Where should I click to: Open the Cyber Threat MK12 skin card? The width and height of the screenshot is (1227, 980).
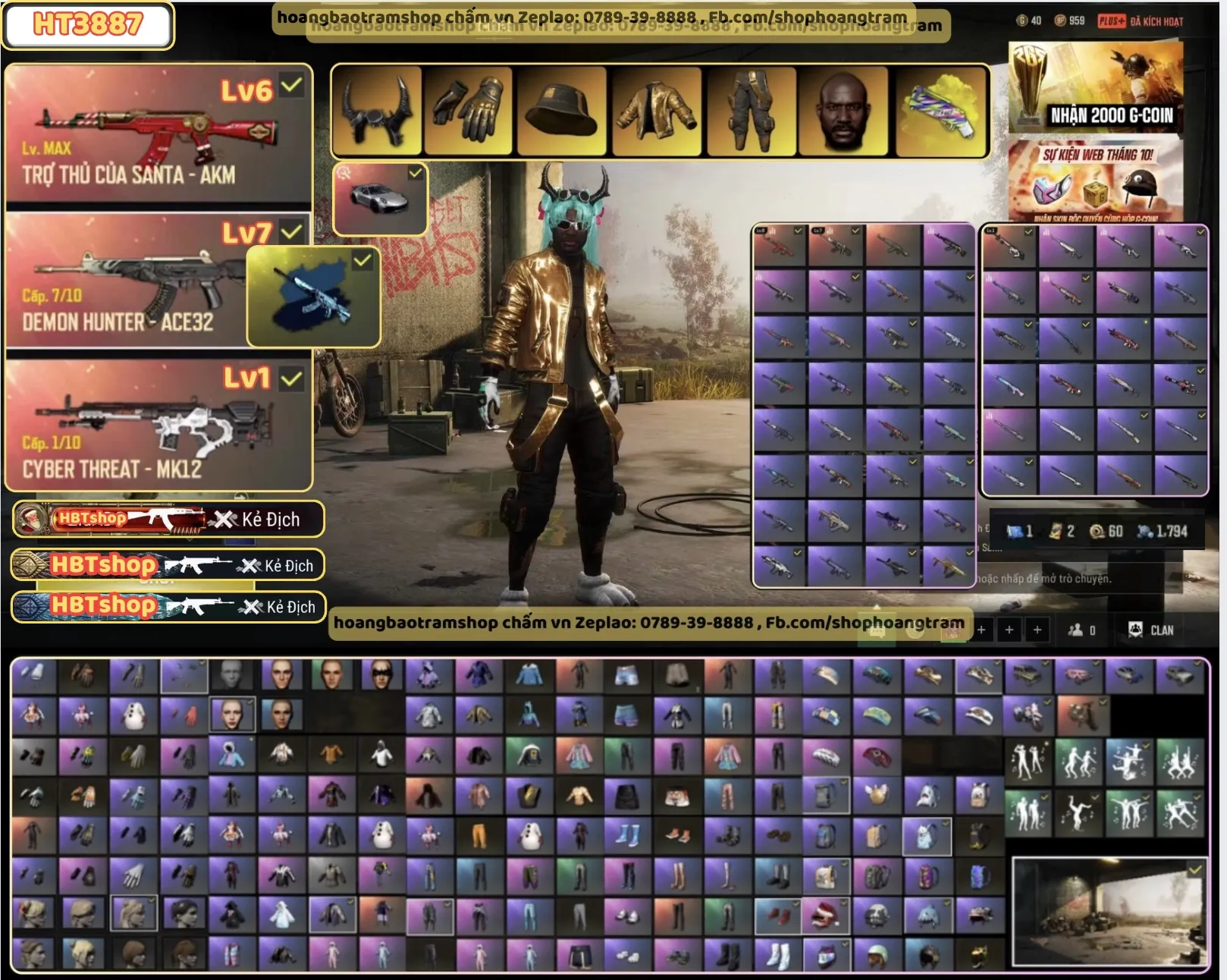[158, 425]
